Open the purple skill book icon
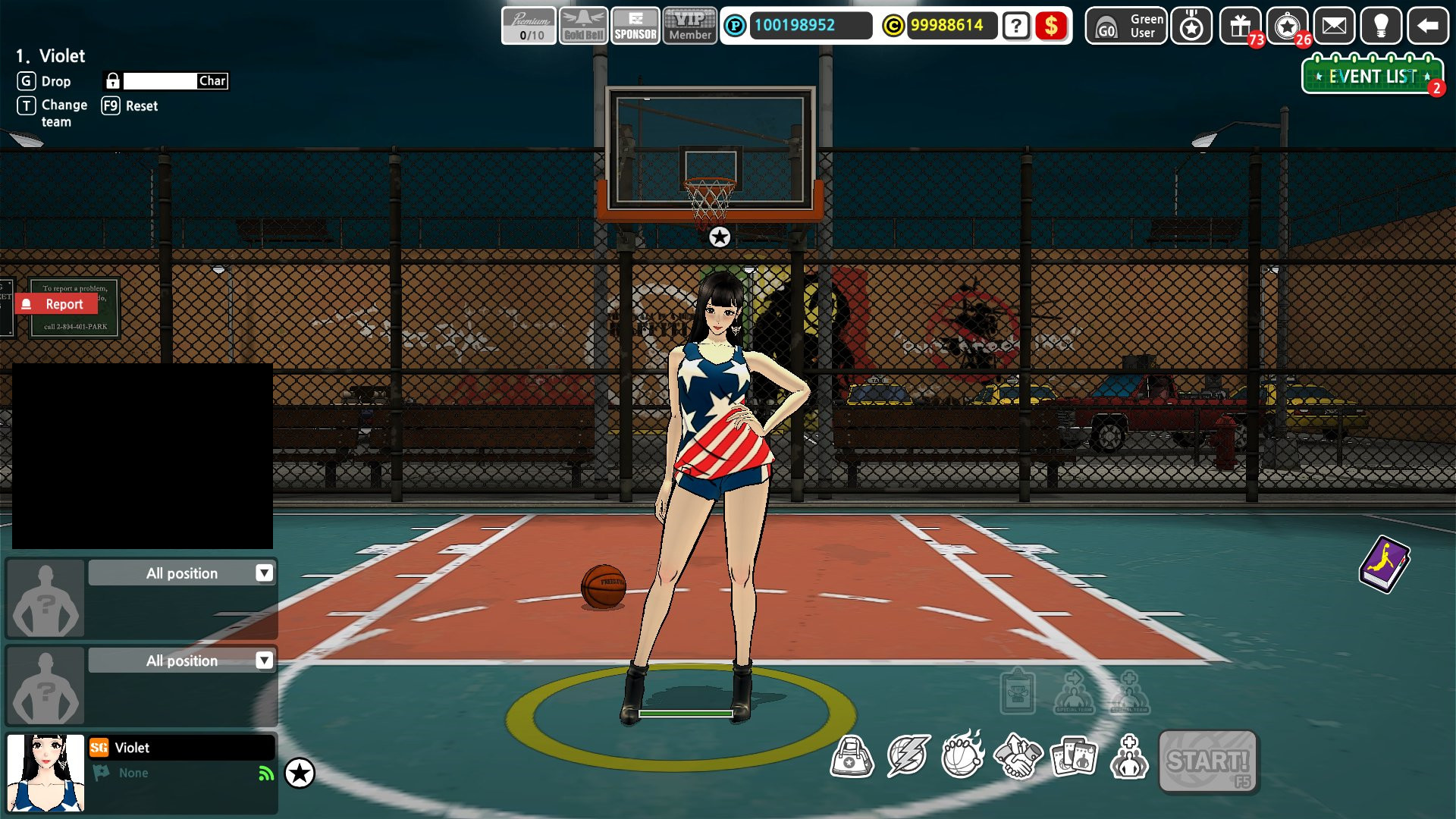Viewport: 1456px width, 819px height. click(x=1386, y=563)
